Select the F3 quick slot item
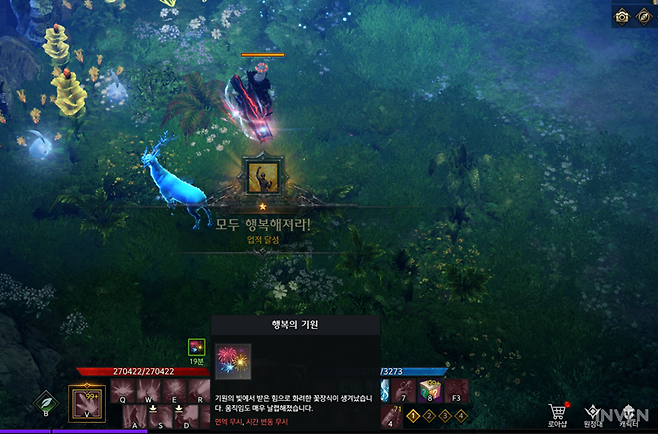658x434 pixels. [456, 390]
